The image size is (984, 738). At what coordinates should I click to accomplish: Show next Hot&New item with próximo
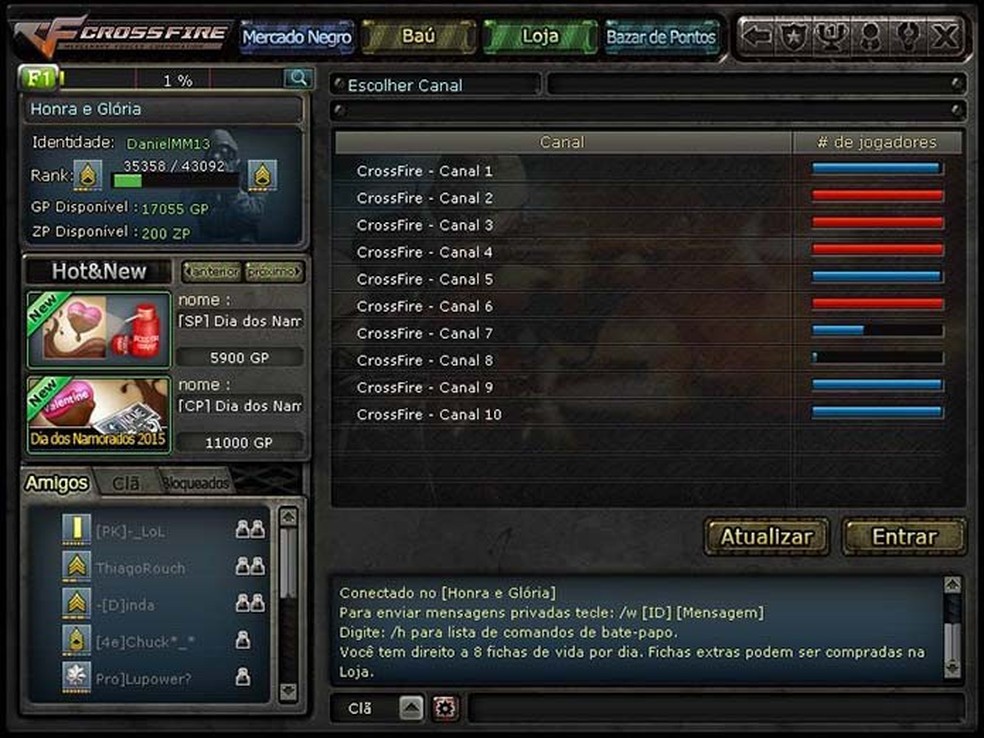pos(274,272)
